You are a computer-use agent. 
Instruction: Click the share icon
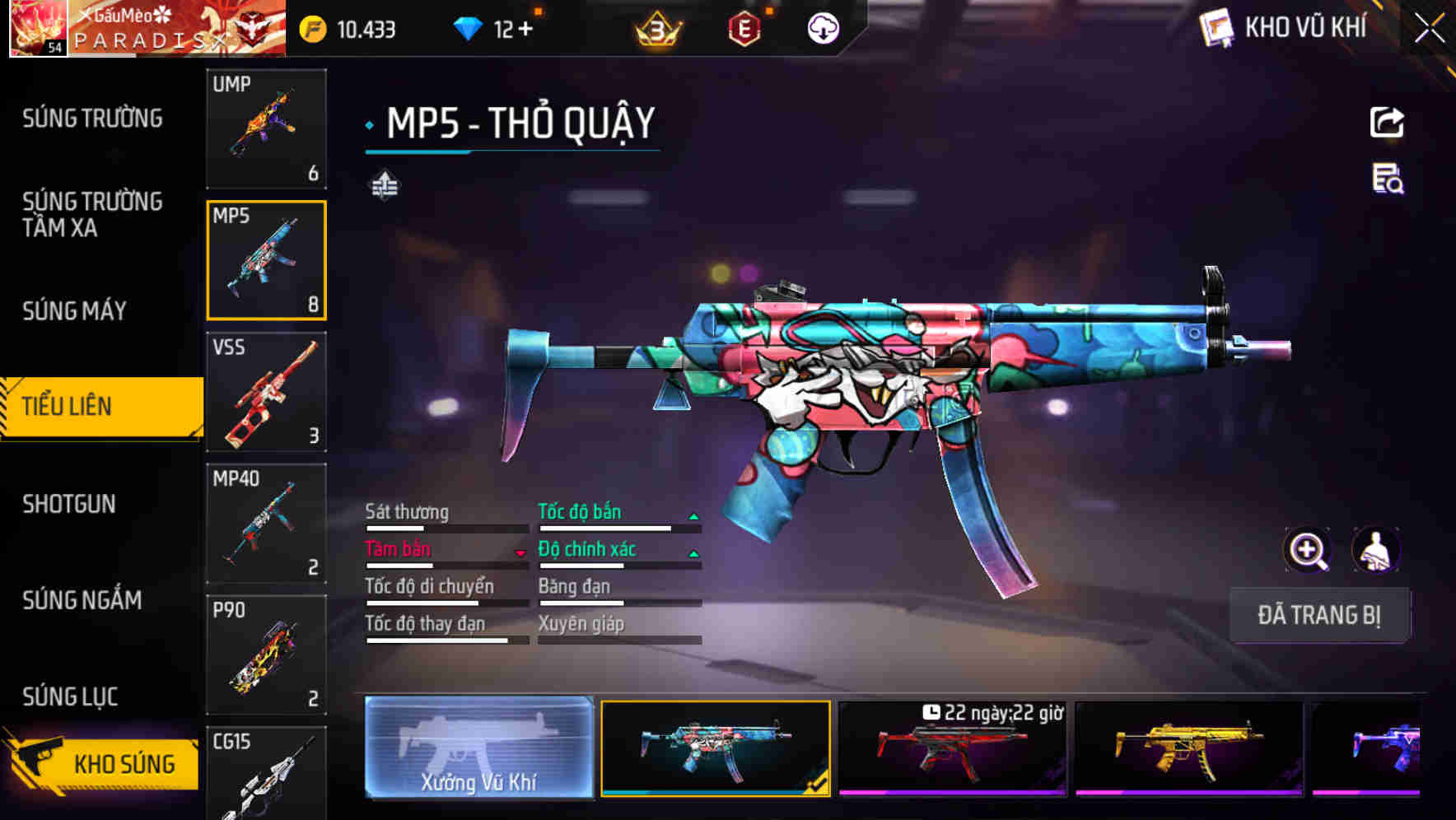click(x=1387, y=123)
